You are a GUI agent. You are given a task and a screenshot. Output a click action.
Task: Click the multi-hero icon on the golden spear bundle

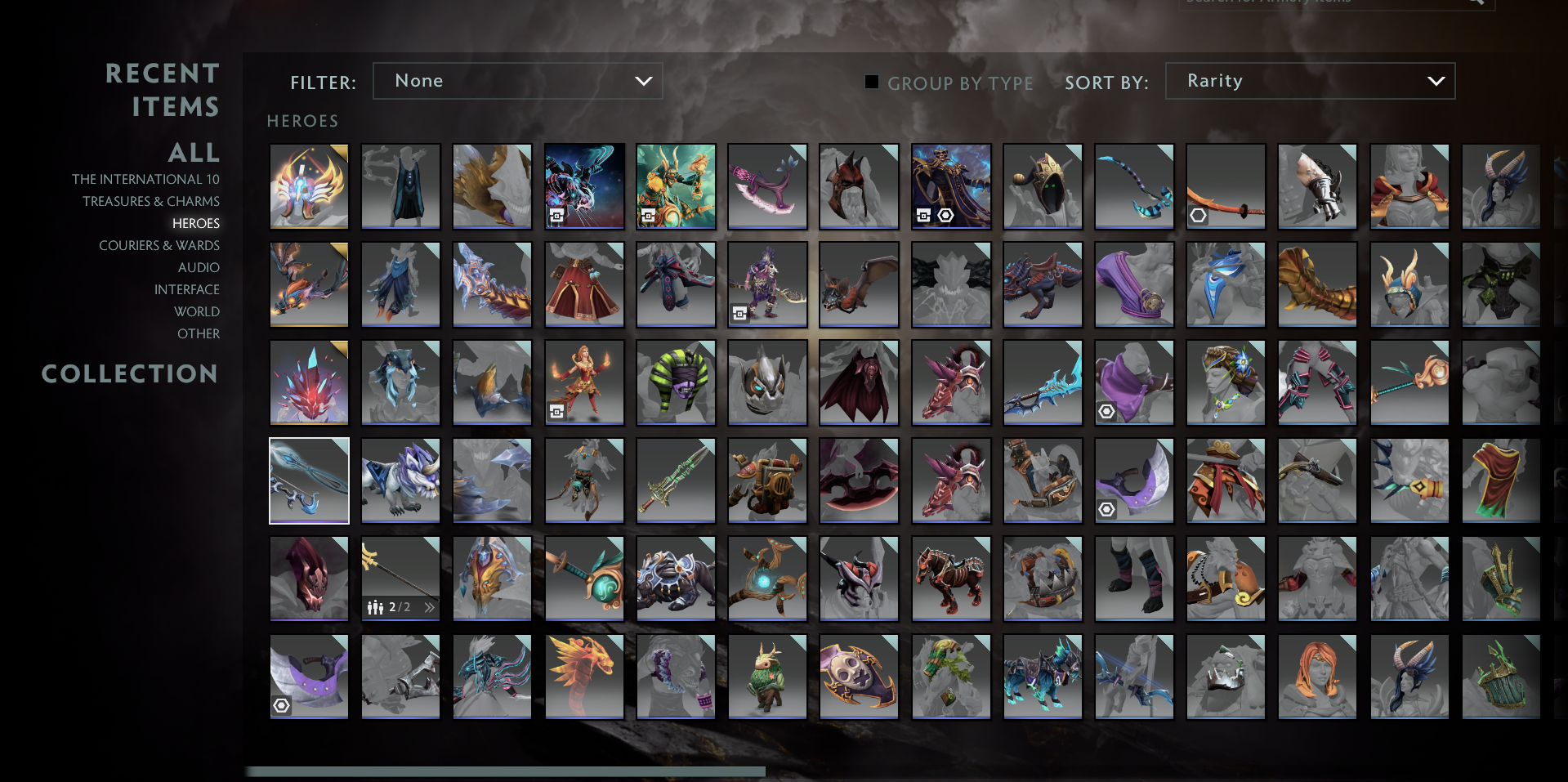pos(374,607)
